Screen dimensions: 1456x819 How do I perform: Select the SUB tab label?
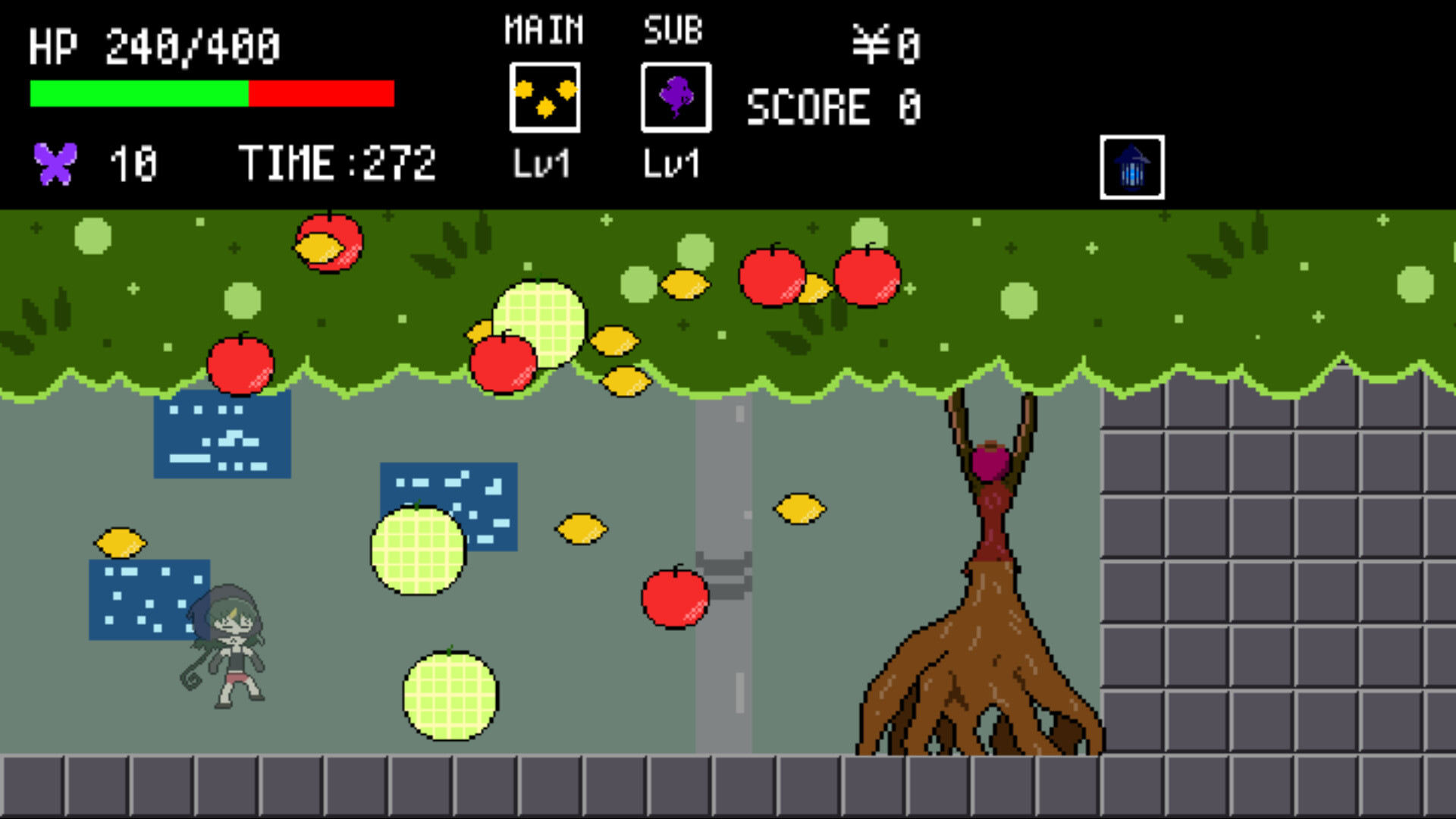click(673, 30)
